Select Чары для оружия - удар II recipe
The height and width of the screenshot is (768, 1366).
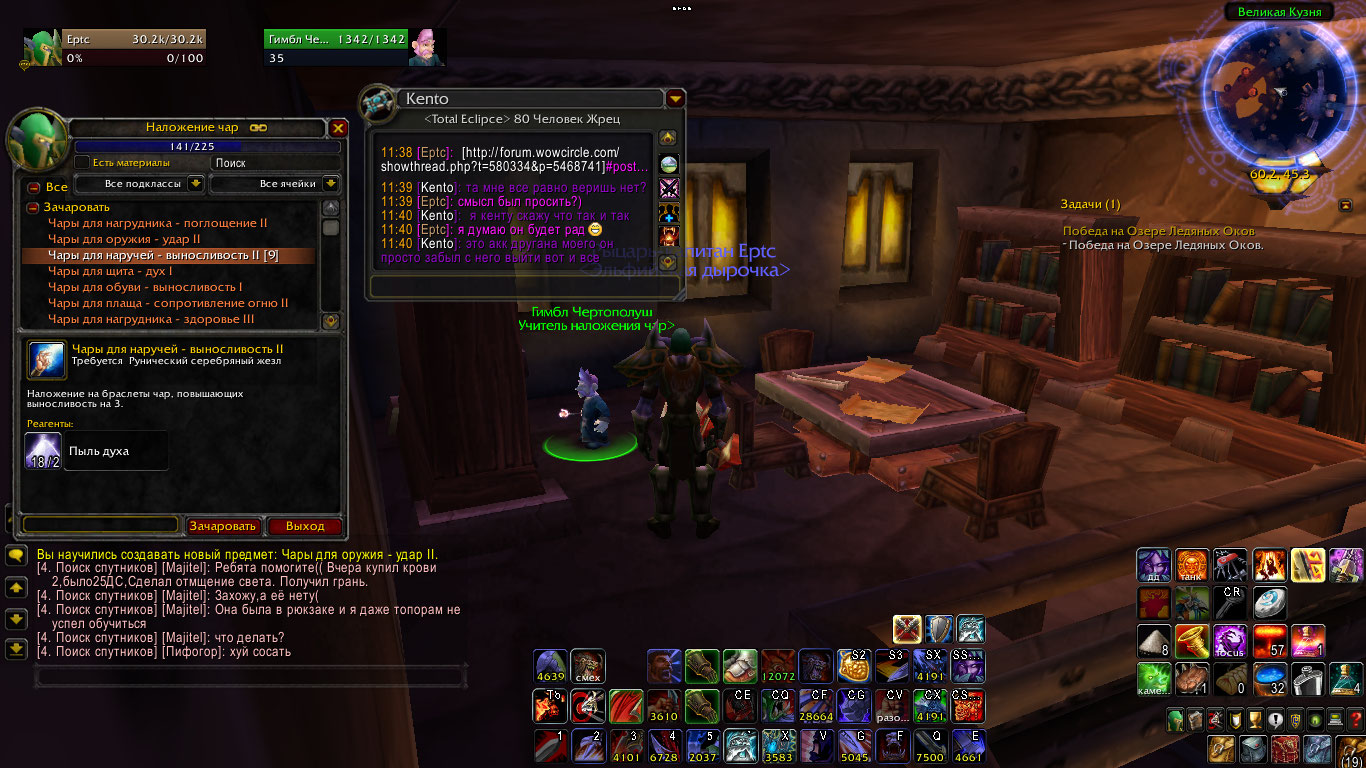124,239
